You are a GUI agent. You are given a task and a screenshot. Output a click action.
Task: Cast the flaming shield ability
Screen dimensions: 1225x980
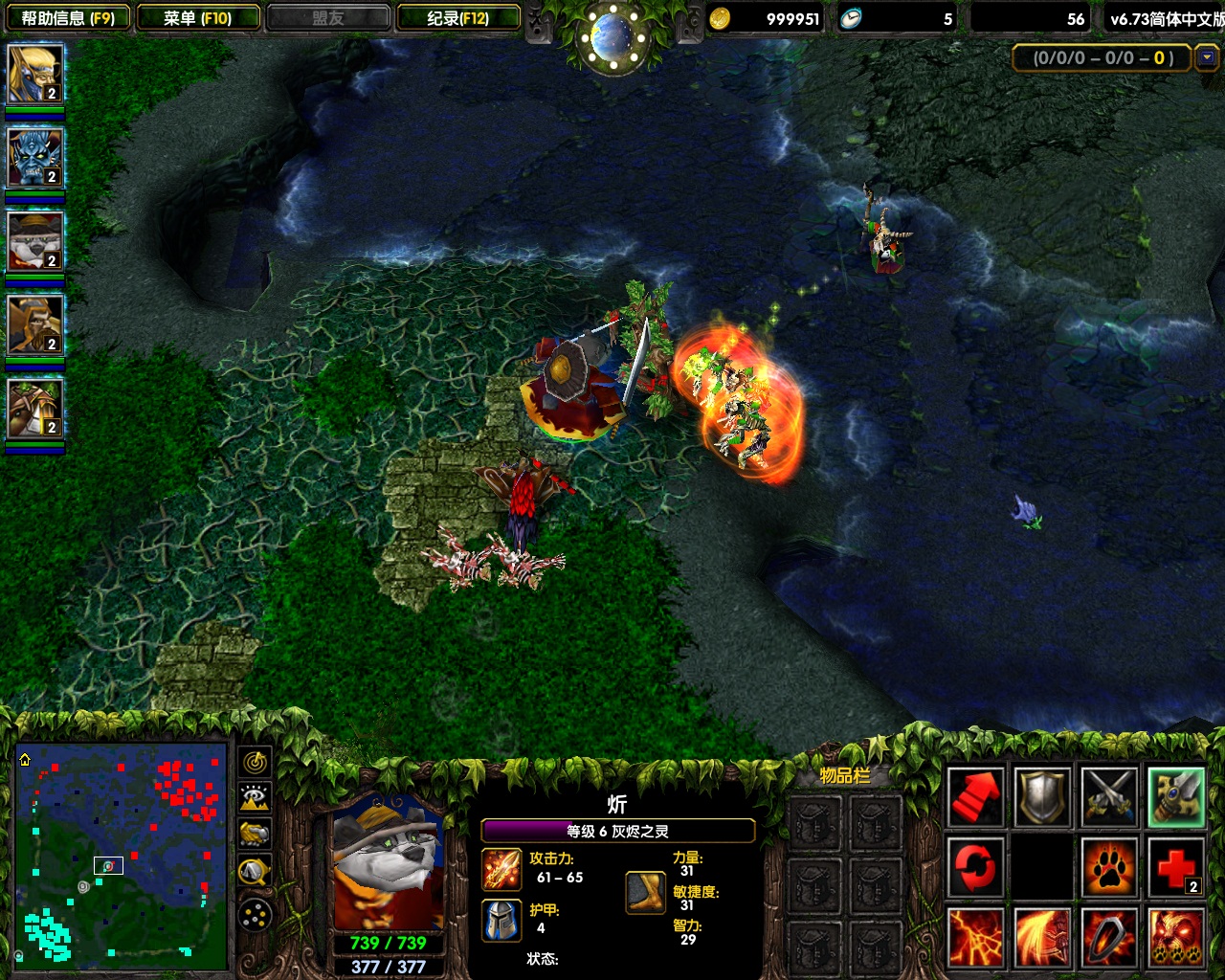[1109, 937]
